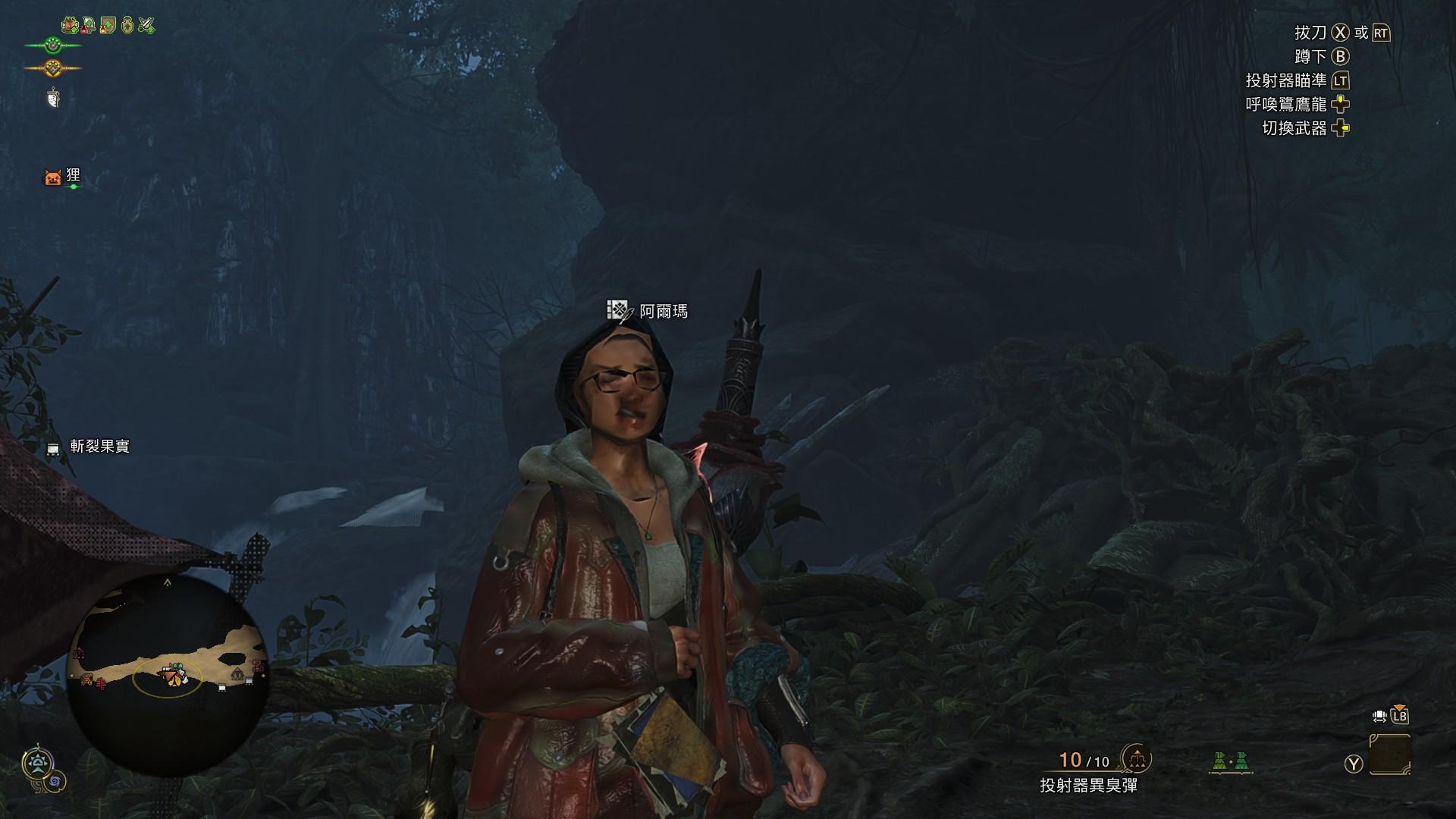Select the green round gauge emblem
The height and width of the screenshot is (819, 1456).
52,45
